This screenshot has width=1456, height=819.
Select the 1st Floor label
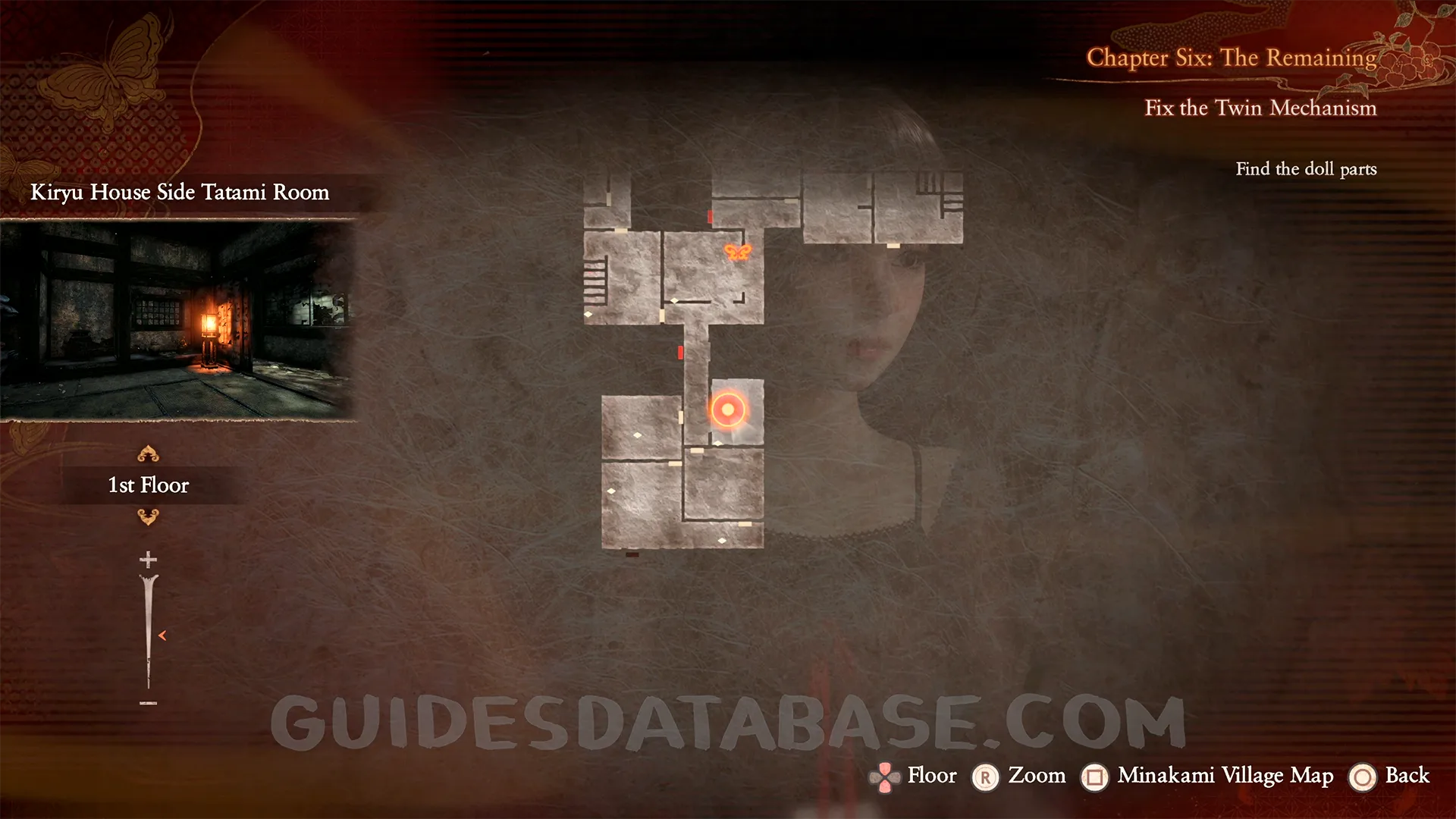tap(149, 485)
